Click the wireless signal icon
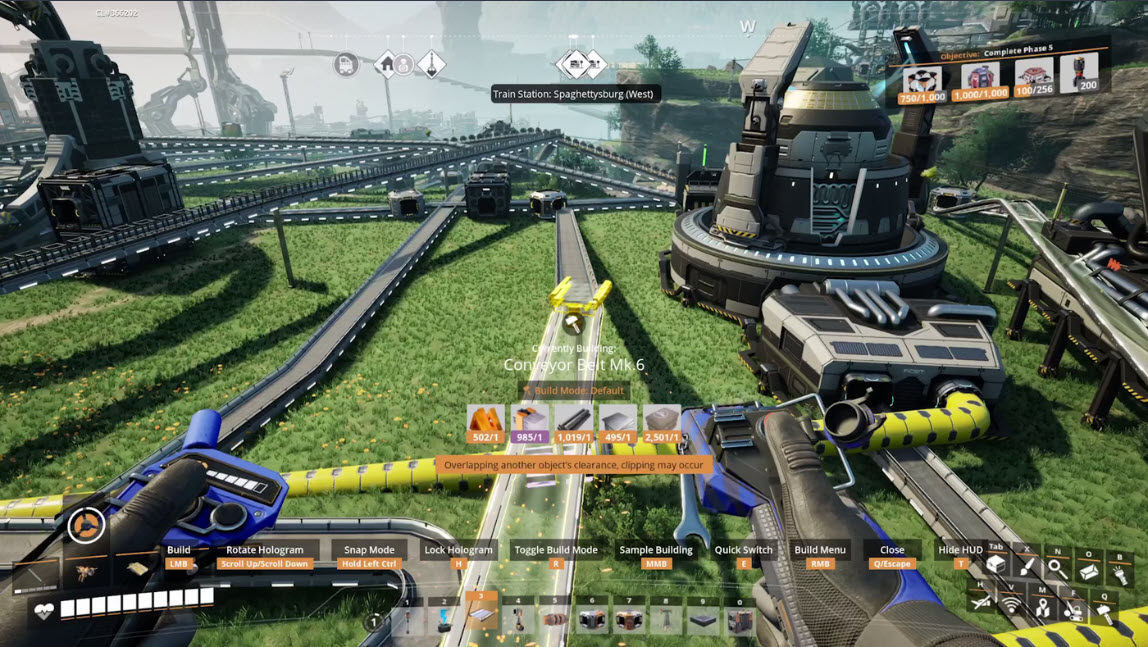The width and height of the screenshot is (1148, 647). pos(1012,605)
